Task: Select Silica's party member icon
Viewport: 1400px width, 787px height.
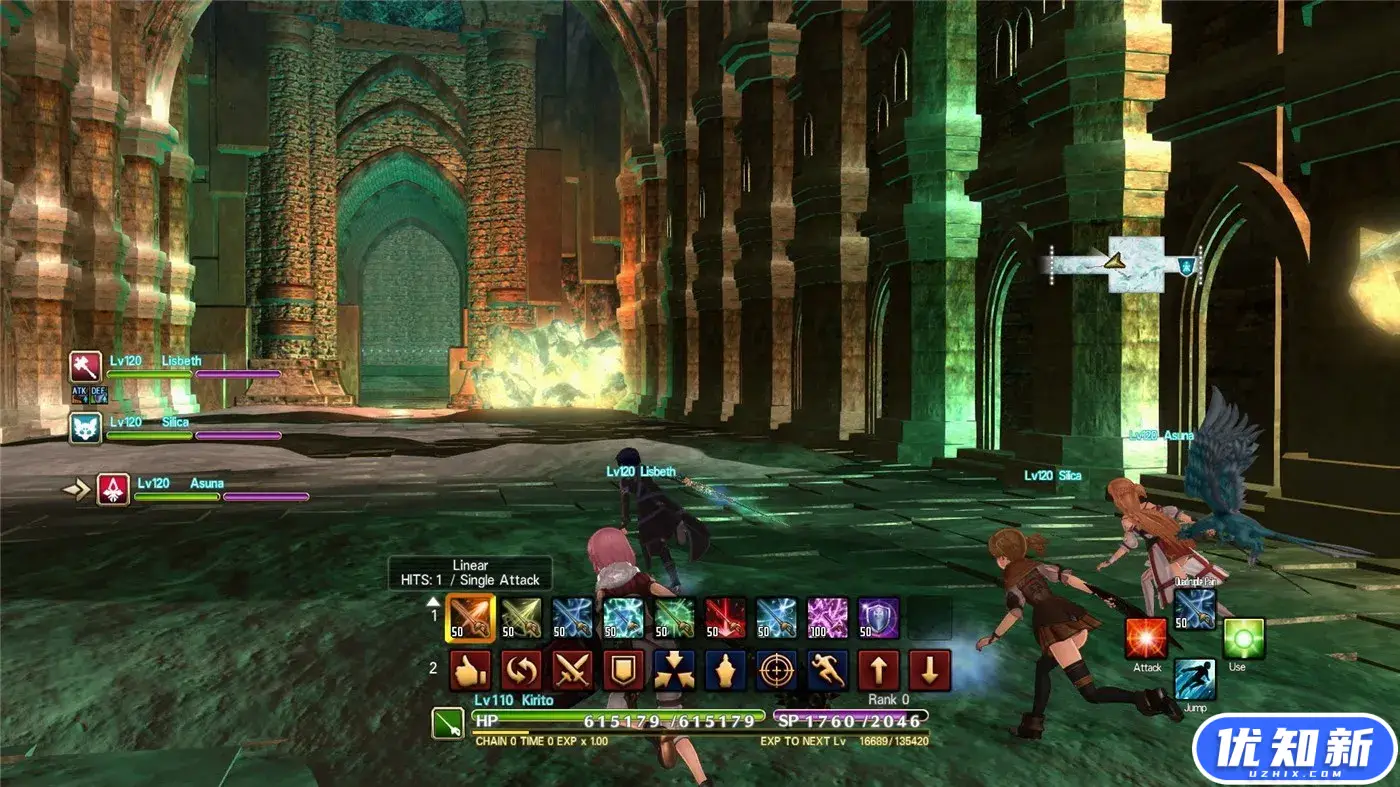Action: click(86, 428)
